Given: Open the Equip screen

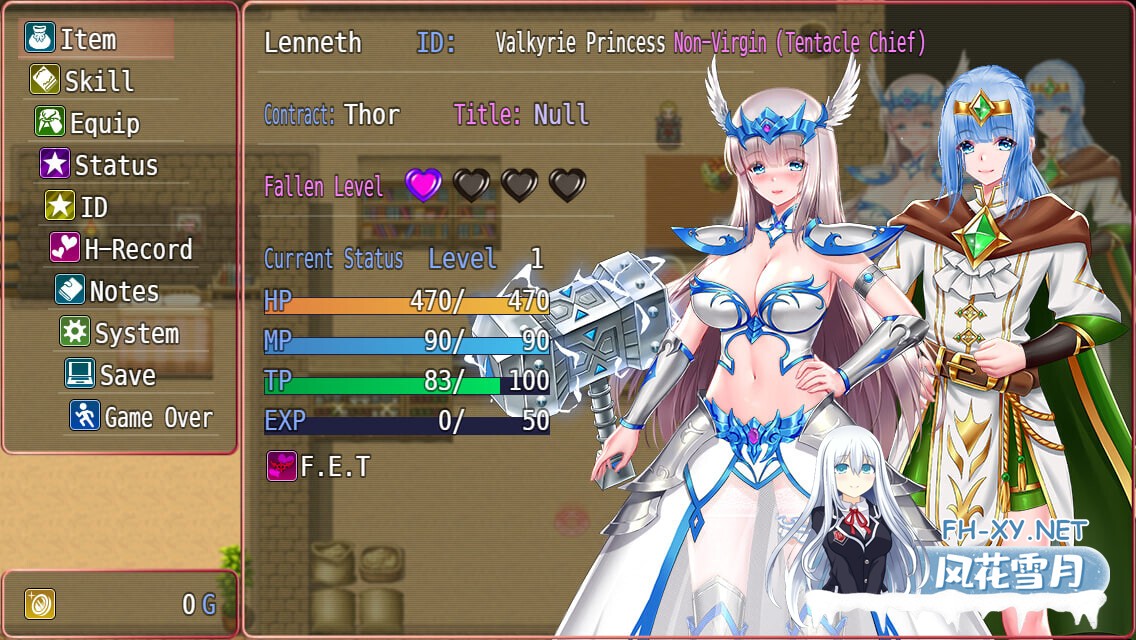Looking at the screenshot, I should (x=104, y=123).
